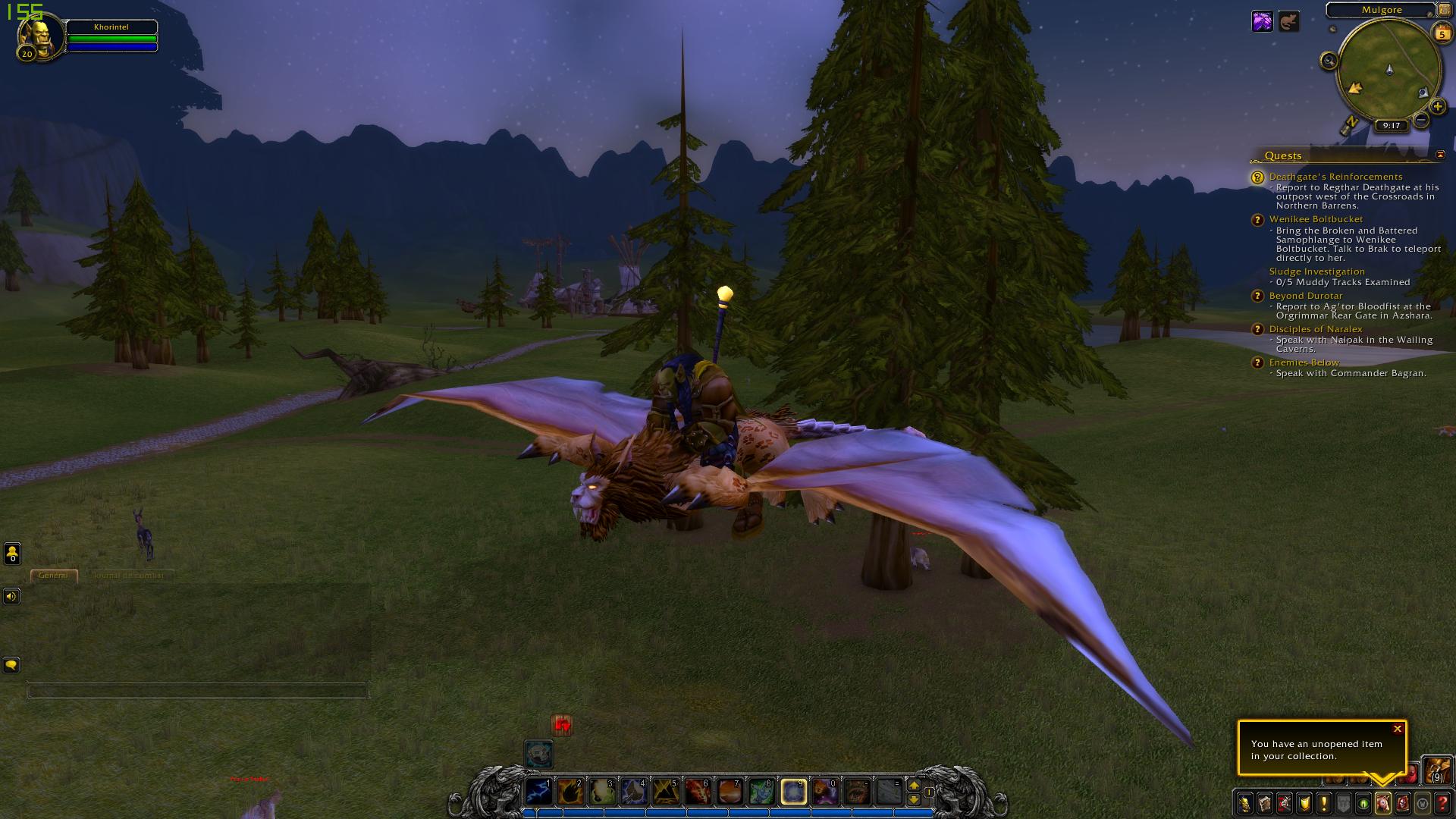Cast the green water elemental spell in slot 8
1456x819 pixels.
pyautogui.click(x=761, y=792)
